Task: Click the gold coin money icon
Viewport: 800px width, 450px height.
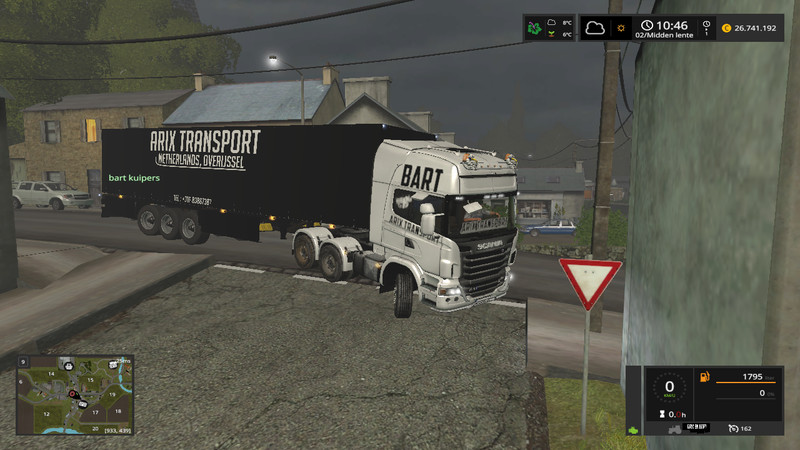Action: pos(726,28)
